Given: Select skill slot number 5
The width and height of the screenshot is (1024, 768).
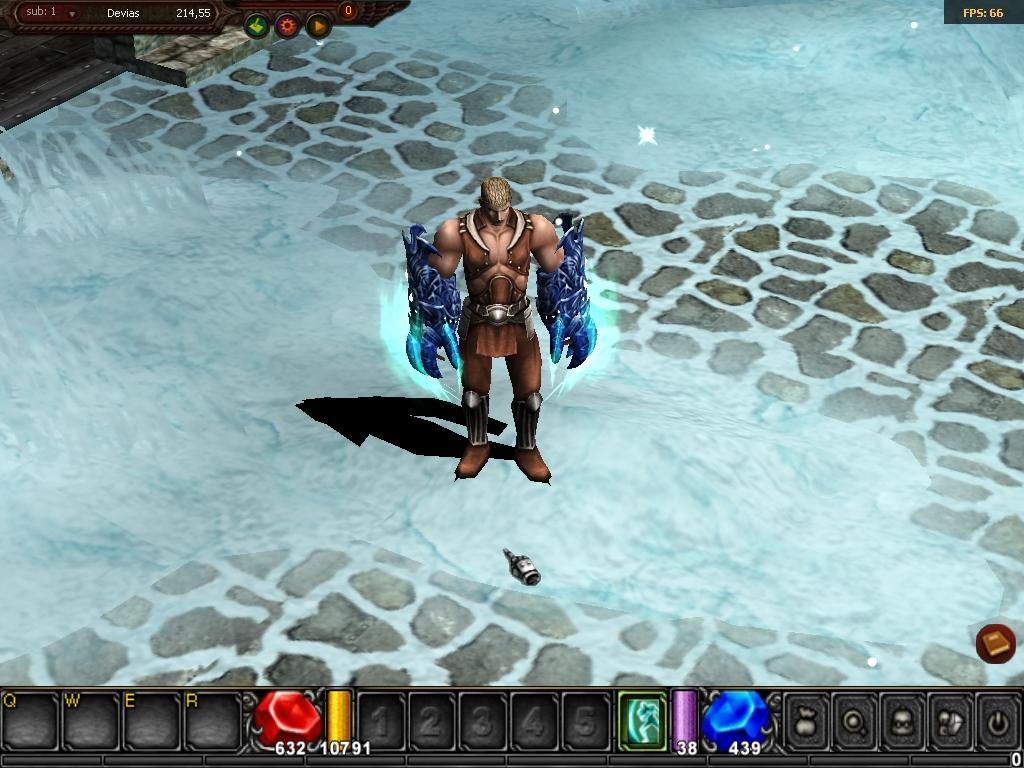Looking at the screenshot, I should point(585,720).
